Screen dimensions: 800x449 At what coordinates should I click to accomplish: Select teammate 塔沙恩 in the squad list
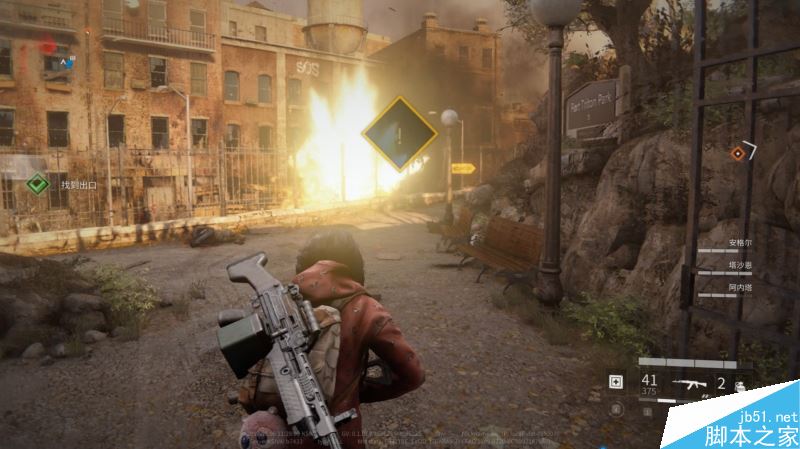point(738,265)
